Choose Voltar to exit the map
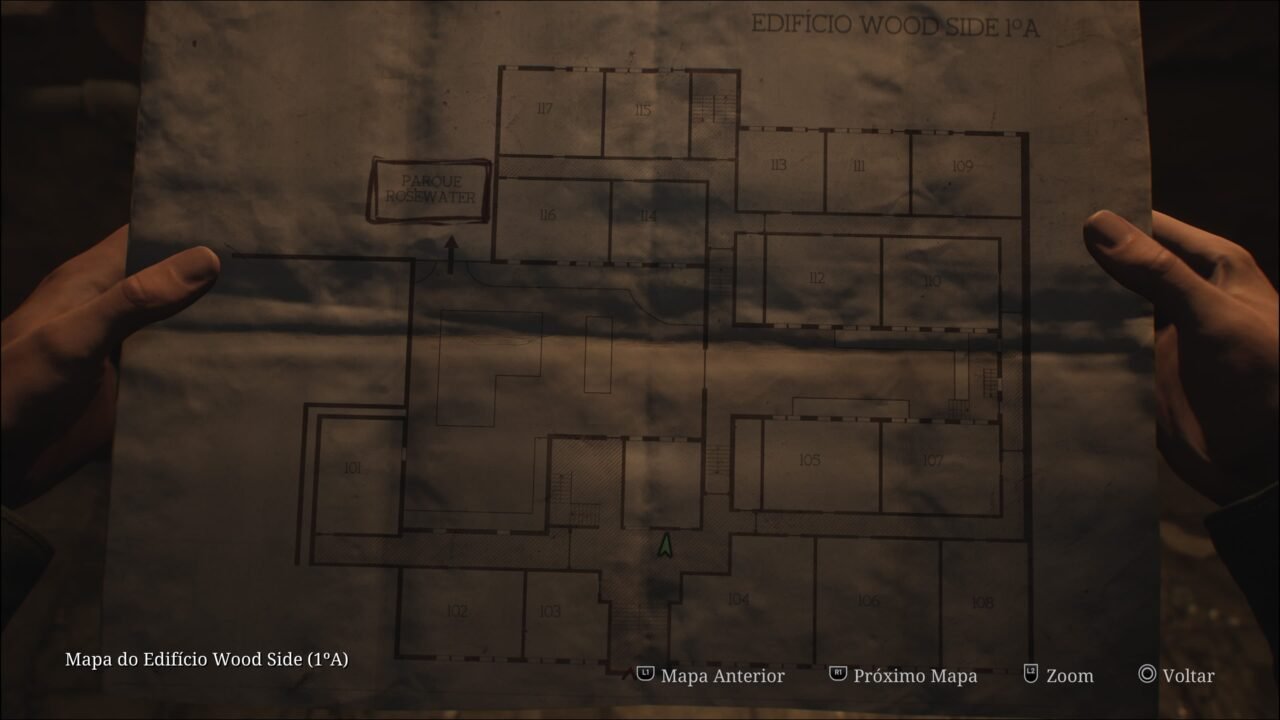Screen dimensions: 1280x720 (1188, 675)
